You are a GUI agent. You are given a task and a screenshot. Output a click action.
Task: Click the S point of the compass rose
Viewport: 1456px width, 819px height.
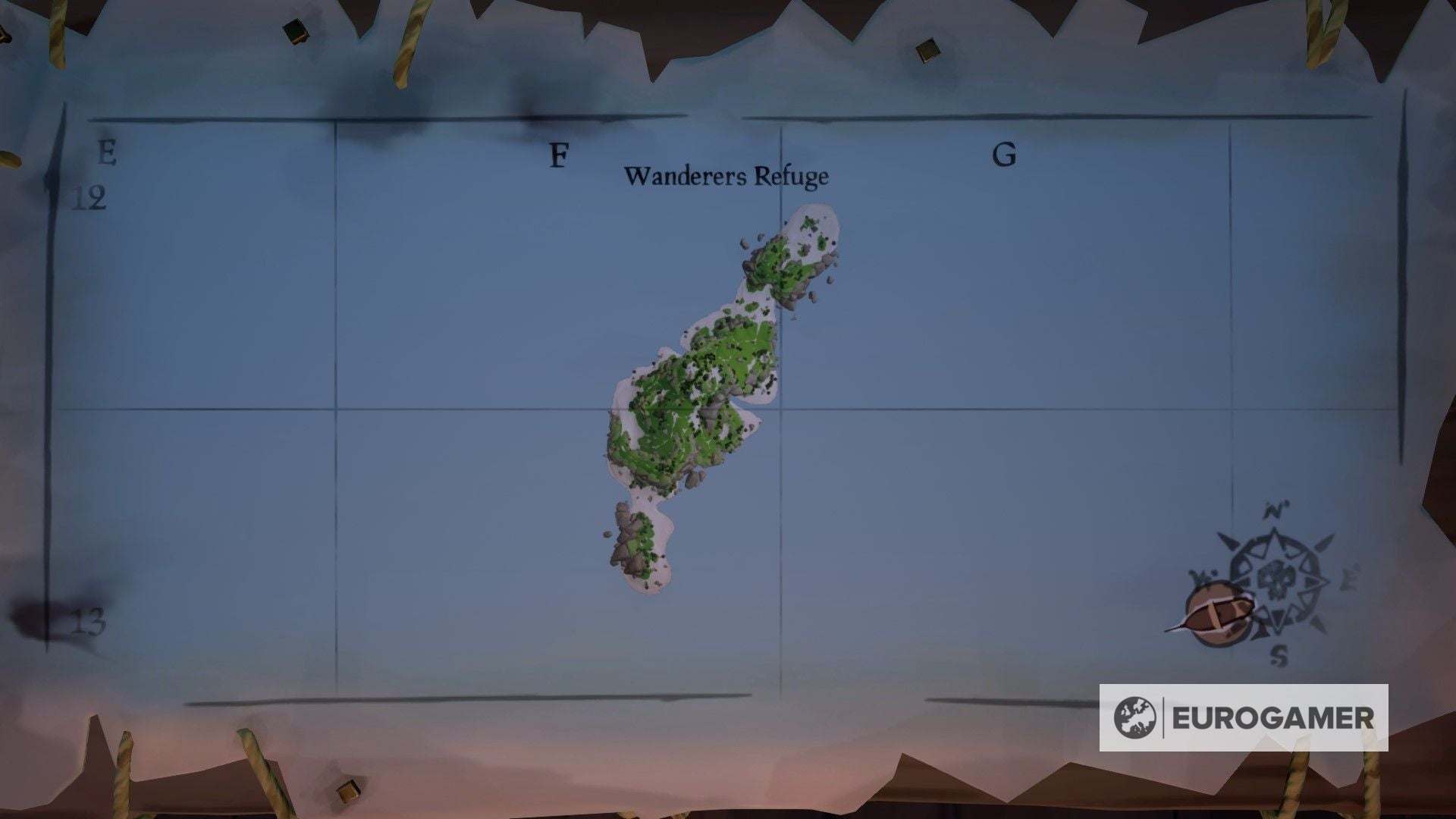pos(1279,654)
